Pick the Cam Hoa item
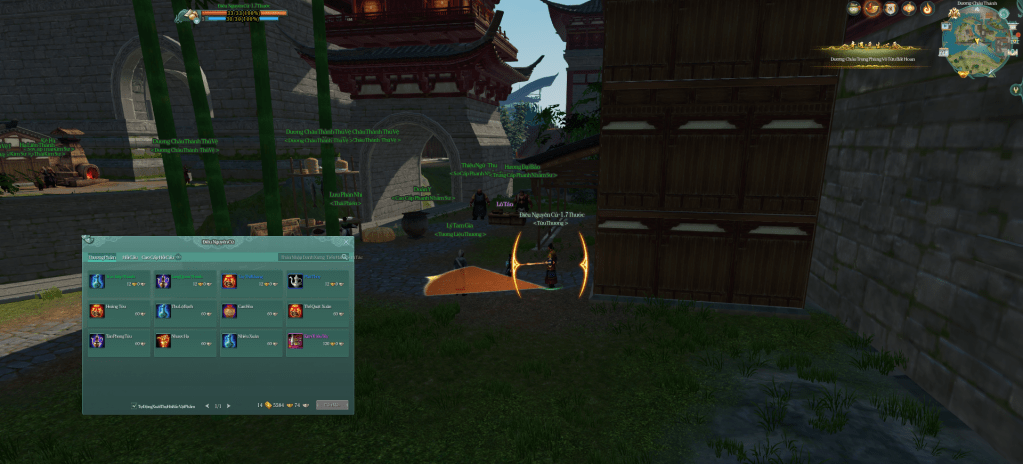The width and height of the screenshot is (1023, 464). [x=250, y=311]
